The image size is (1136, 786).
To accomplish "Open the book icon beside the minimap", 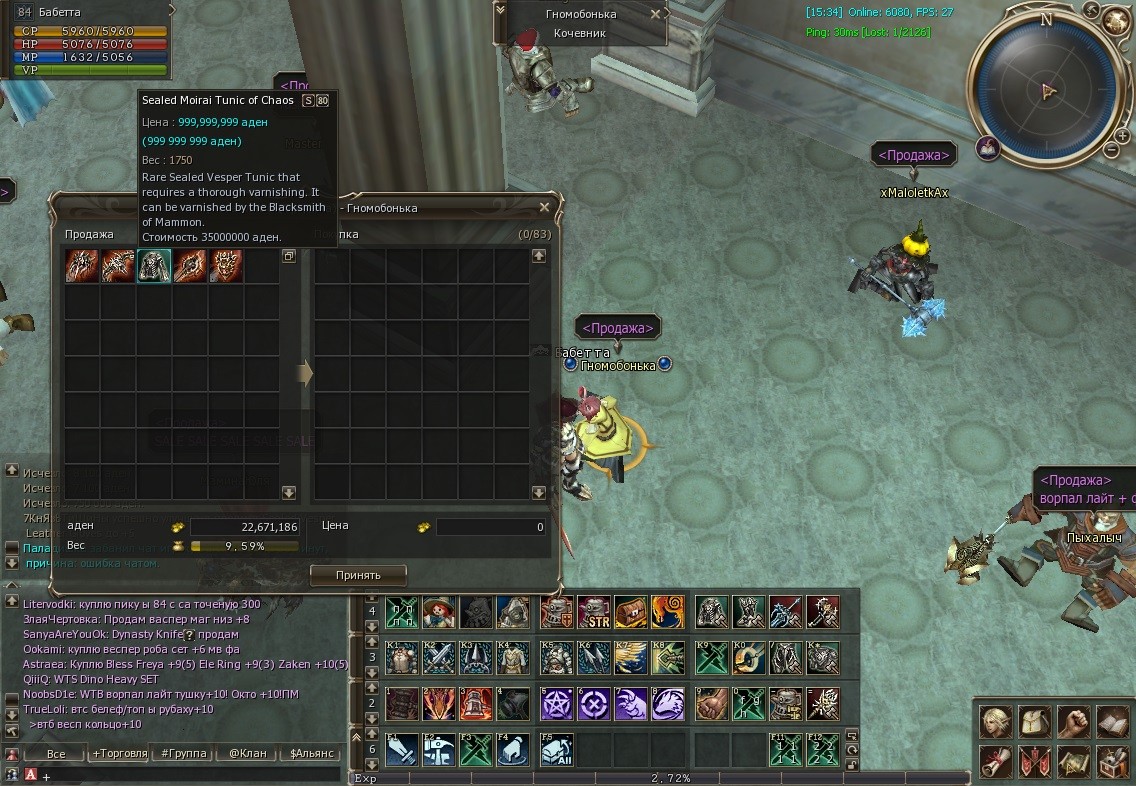I will coord(988,149).
